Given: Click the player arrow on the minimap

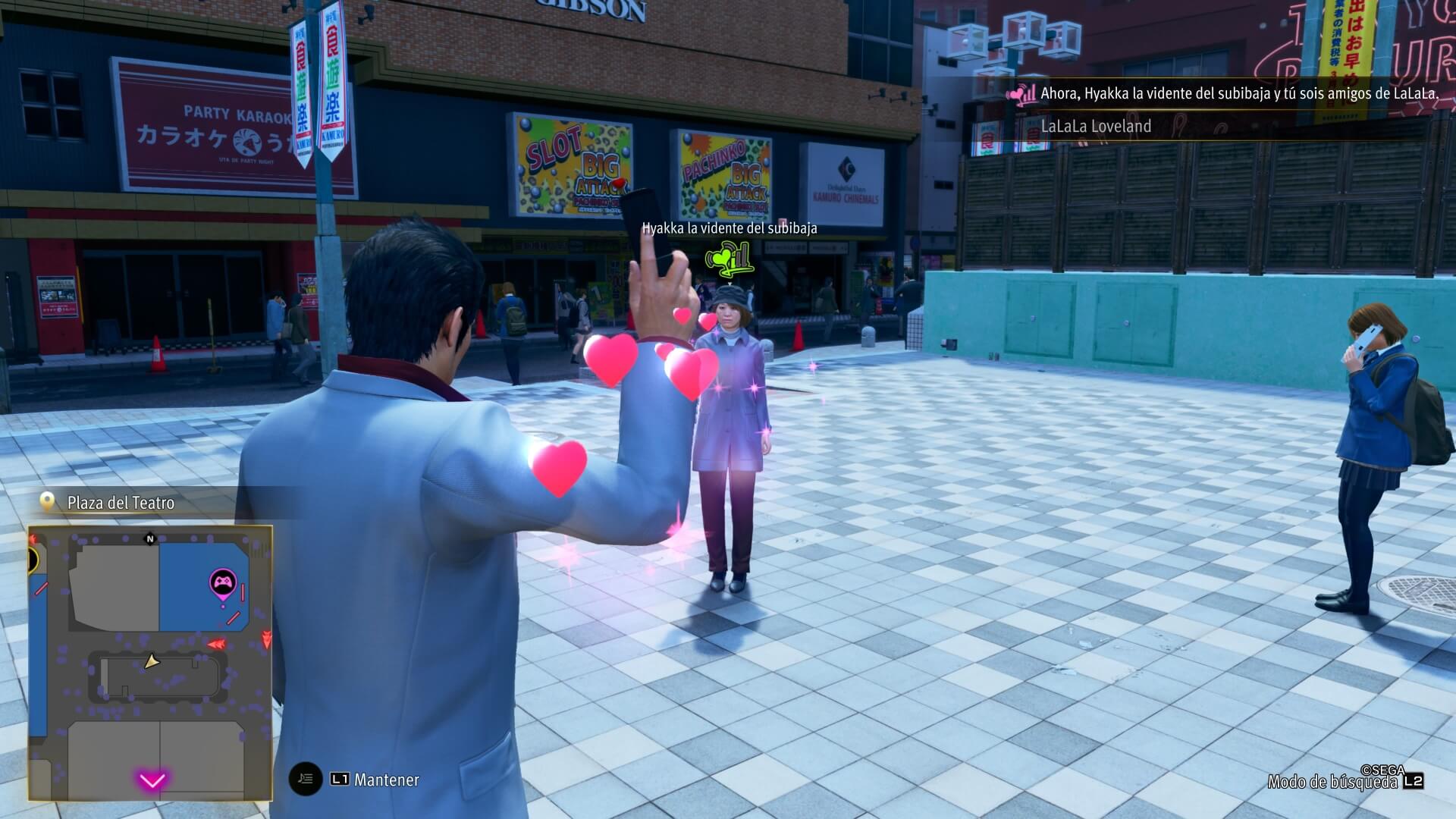Looking at the screenshot, I should [x=152, y=662].
